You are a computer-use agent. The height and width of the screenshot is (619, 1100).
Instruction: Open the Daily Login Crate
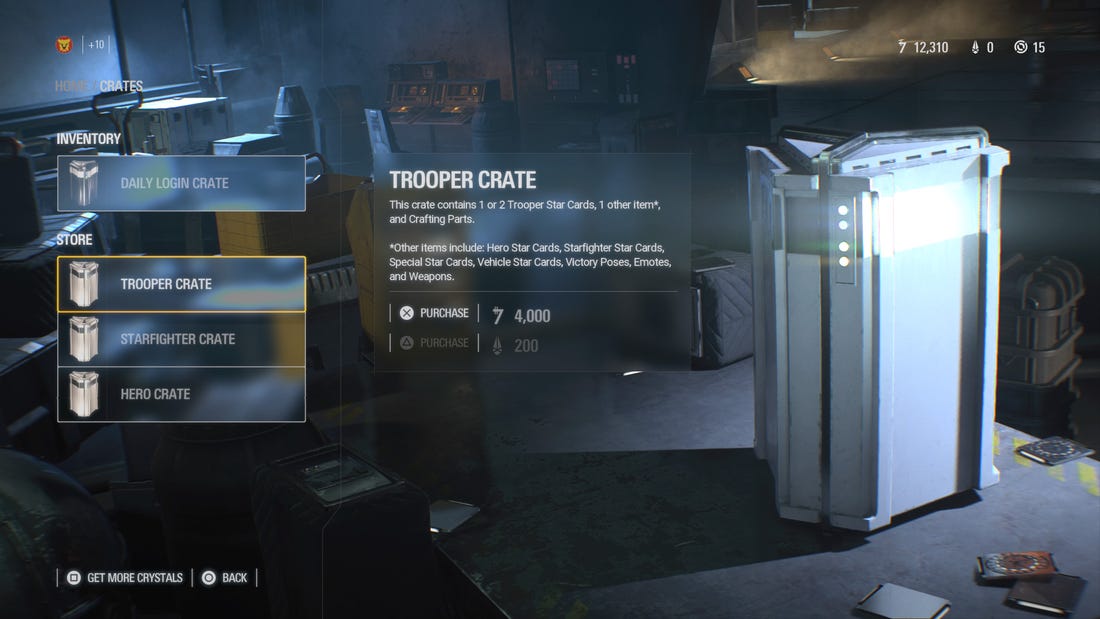coord(181,183)
